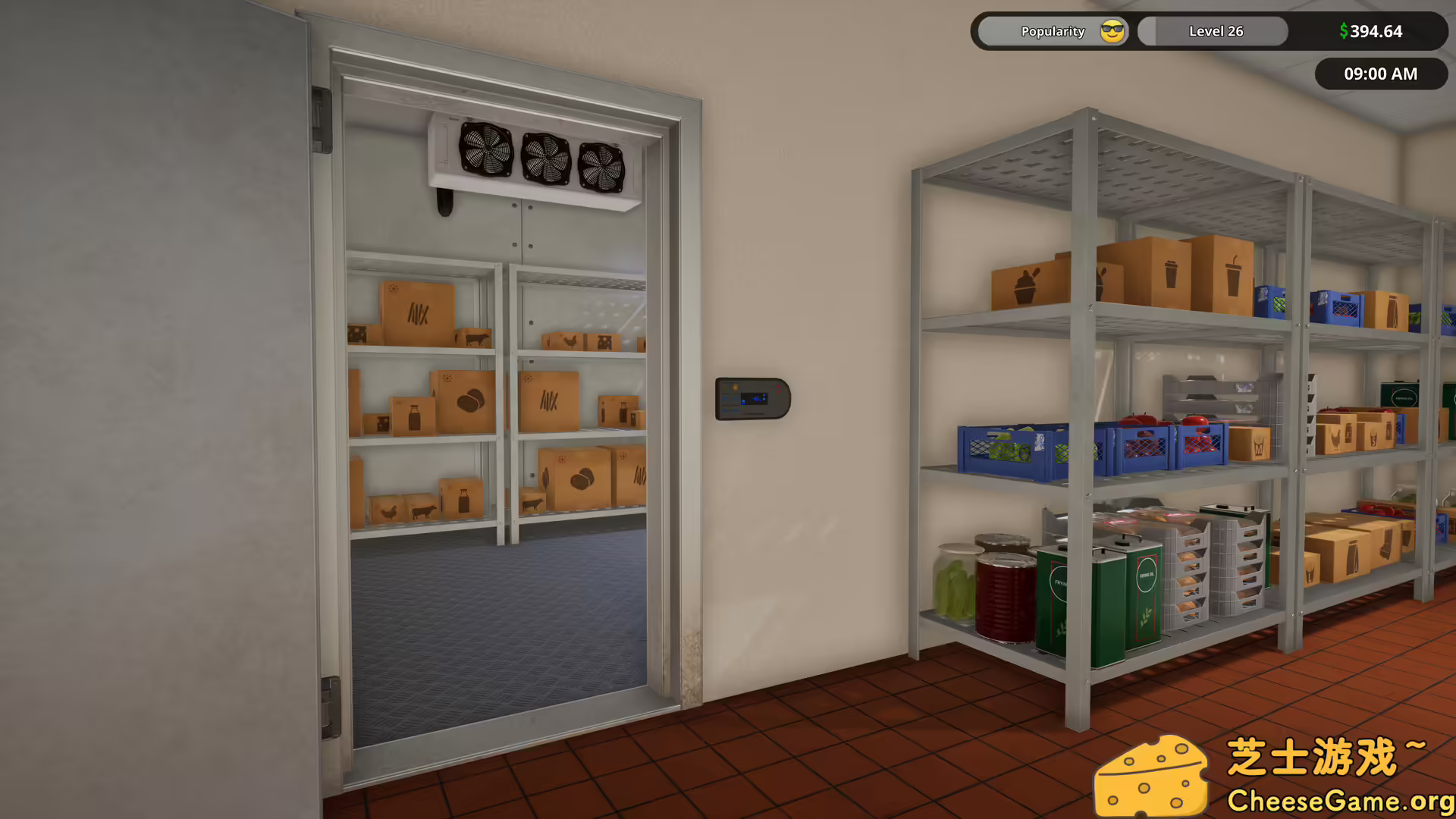Click the $394.64 money counter
1456x819 pixels.
(1370, 31)
